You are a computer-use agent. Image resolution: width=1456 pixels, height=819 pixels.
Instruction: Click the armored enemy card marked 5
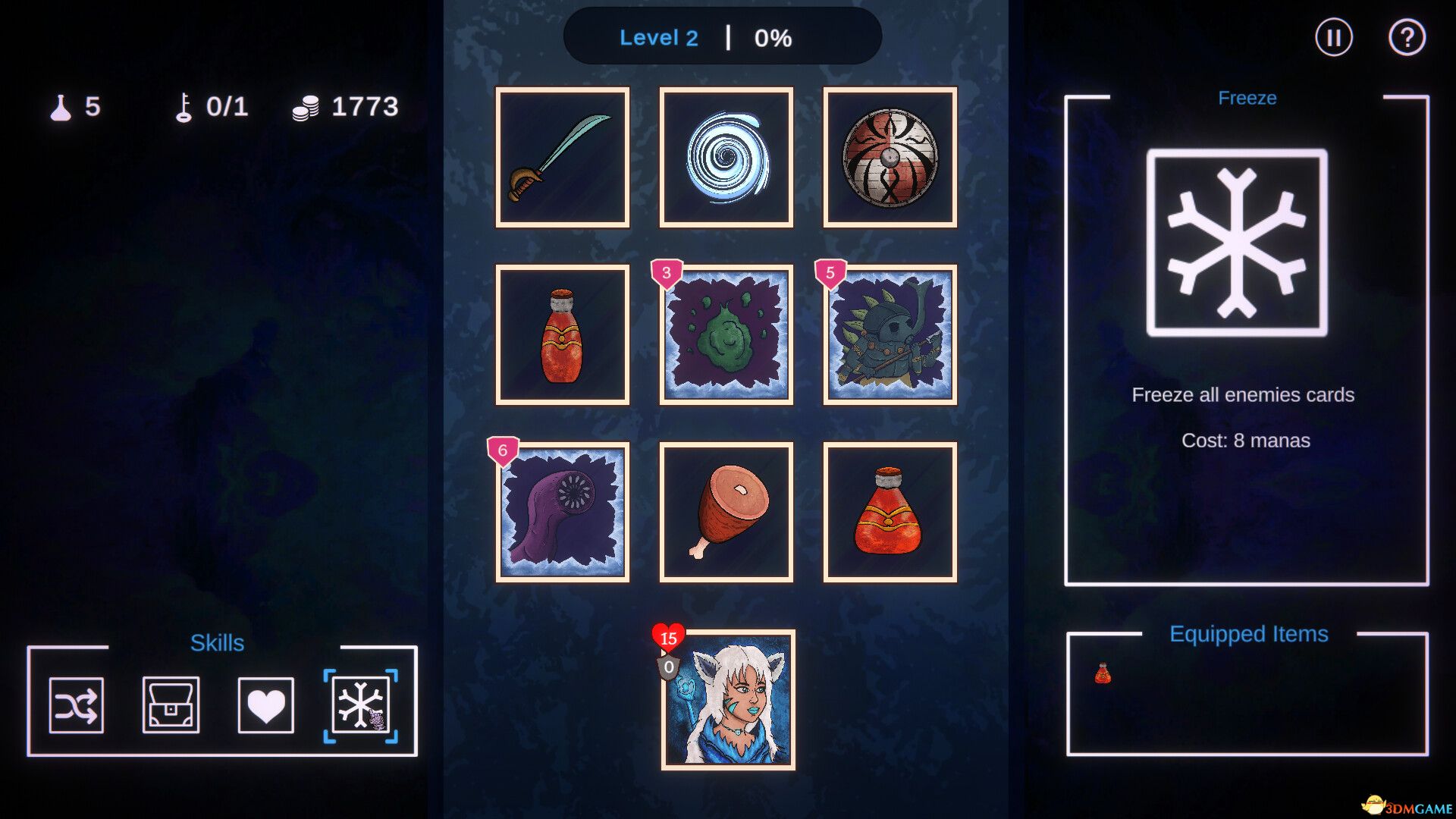tap(889, 334)
